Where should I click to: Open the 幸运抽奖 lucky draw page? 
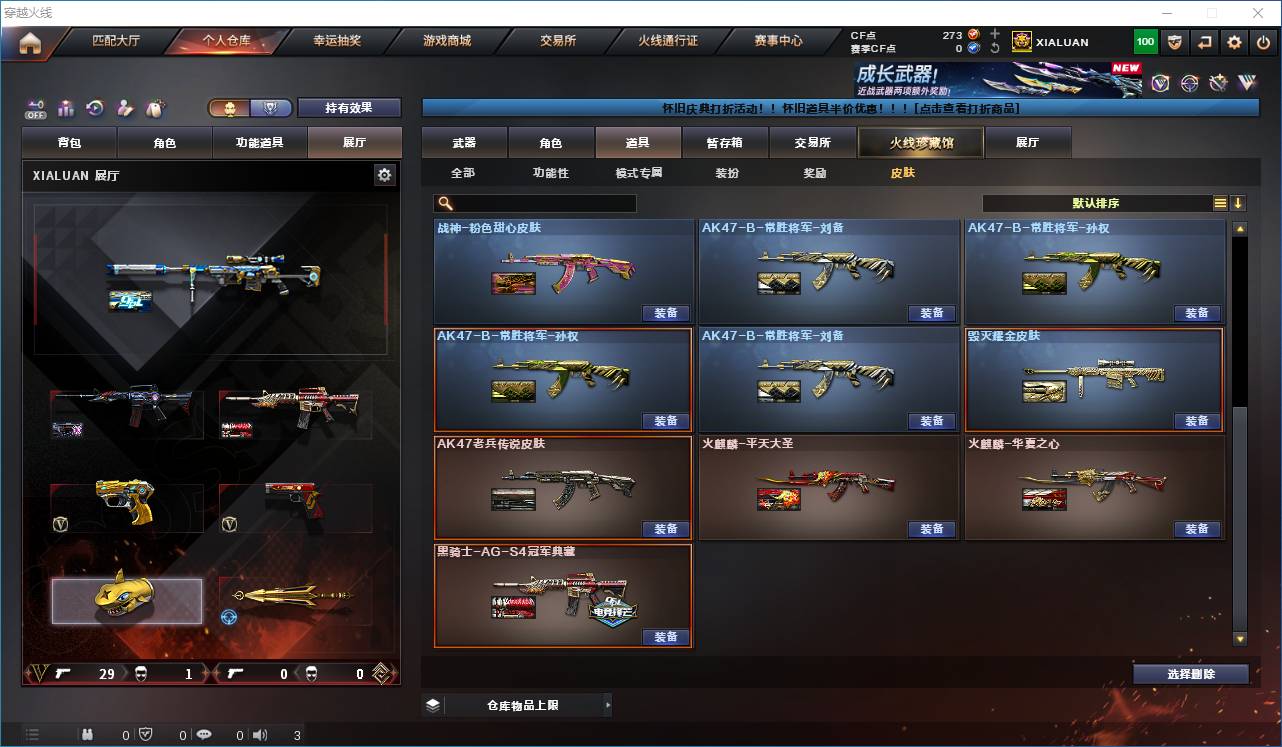pos(337,41)
